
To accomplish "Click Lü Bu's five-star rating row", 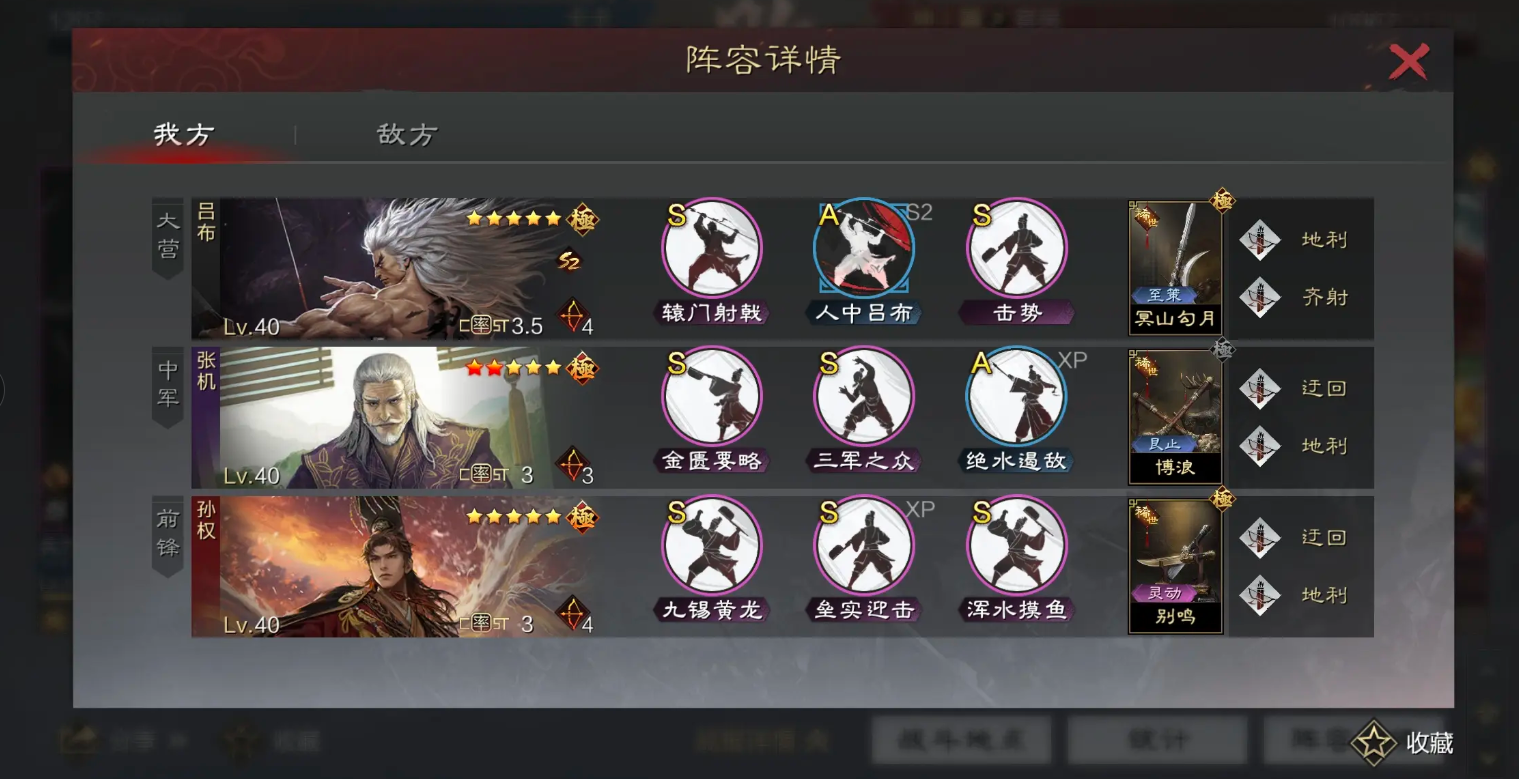I will point(513,217).
